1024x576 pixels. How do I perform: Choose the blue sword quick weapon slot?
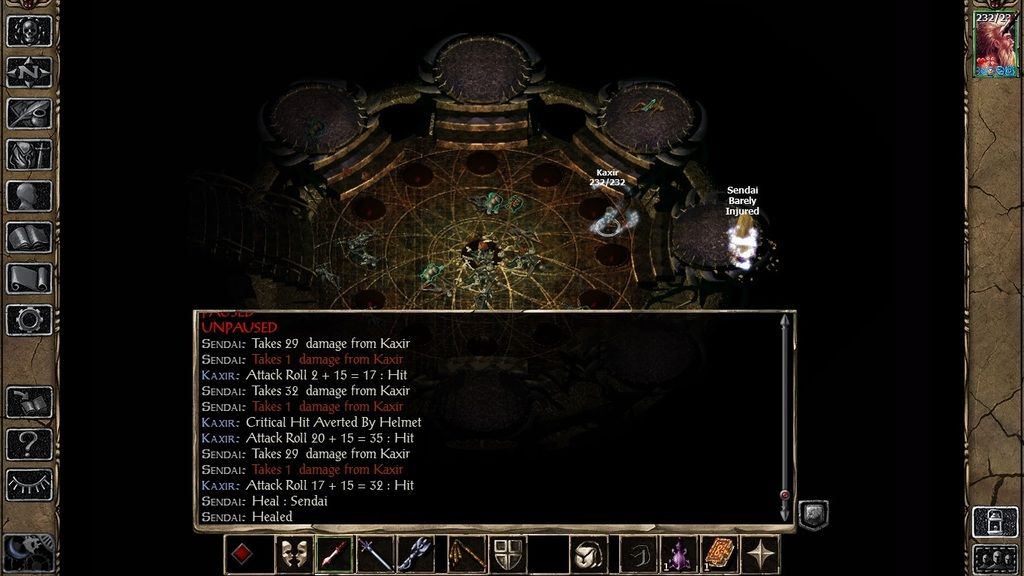tap(375, 554)
